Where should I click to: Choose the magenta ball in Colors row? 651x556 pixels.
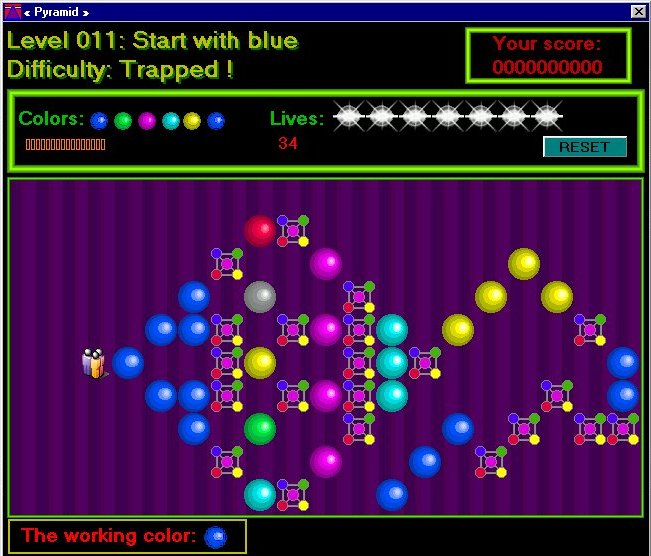point(147,121)
